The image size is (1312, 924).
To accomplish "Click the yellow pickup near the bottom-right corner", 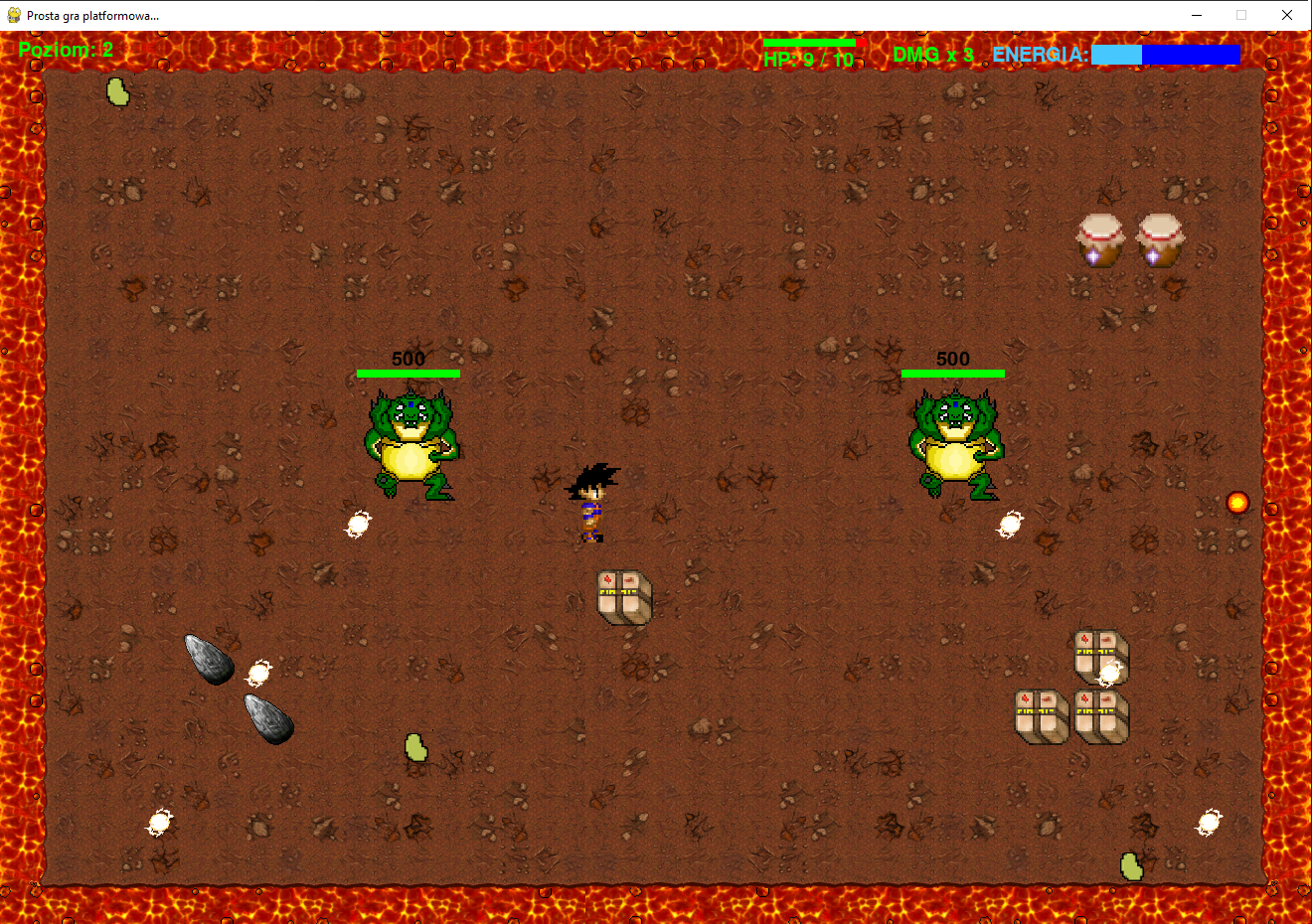I will [x=1132, y=866].
